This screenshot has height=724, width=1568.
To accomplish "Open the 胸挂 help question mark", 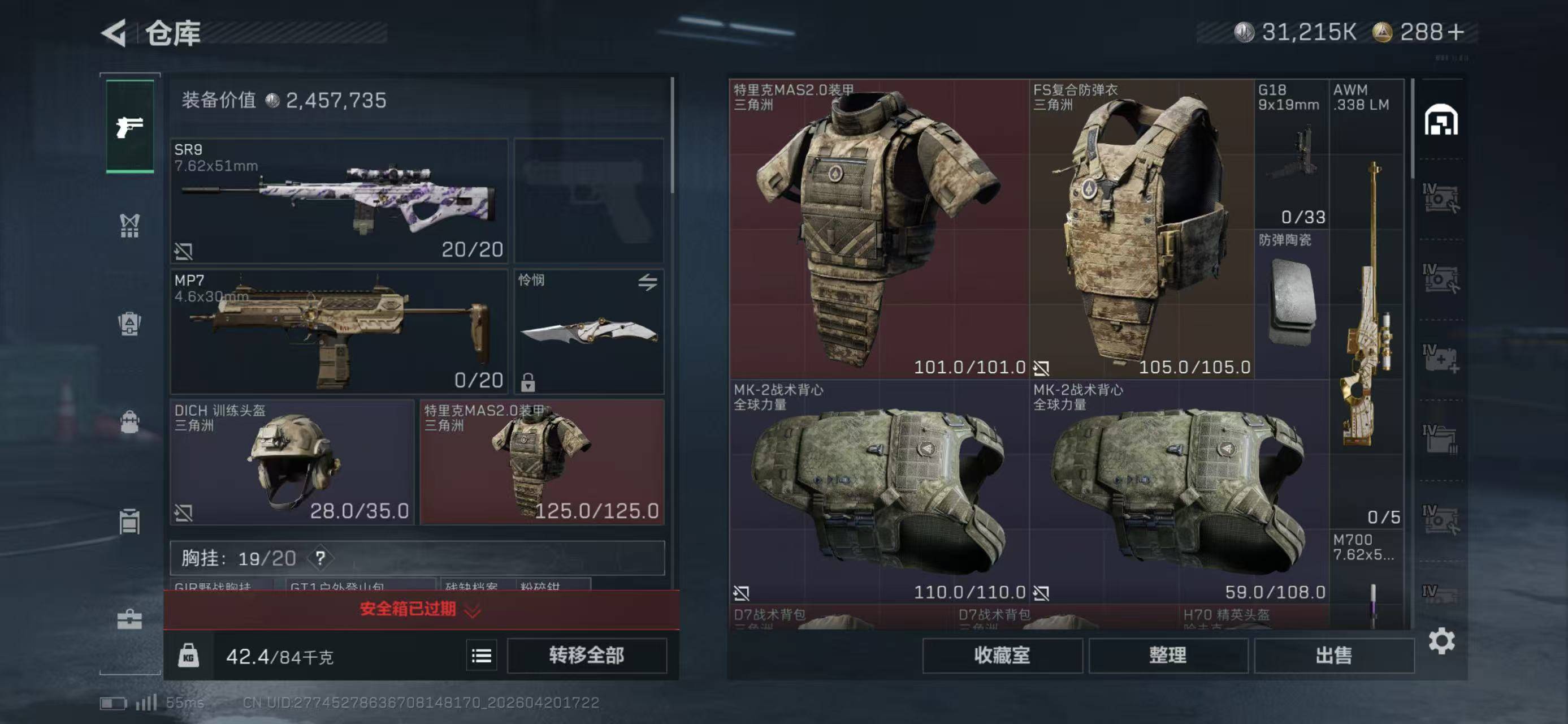I will click(x=320, y=558).
